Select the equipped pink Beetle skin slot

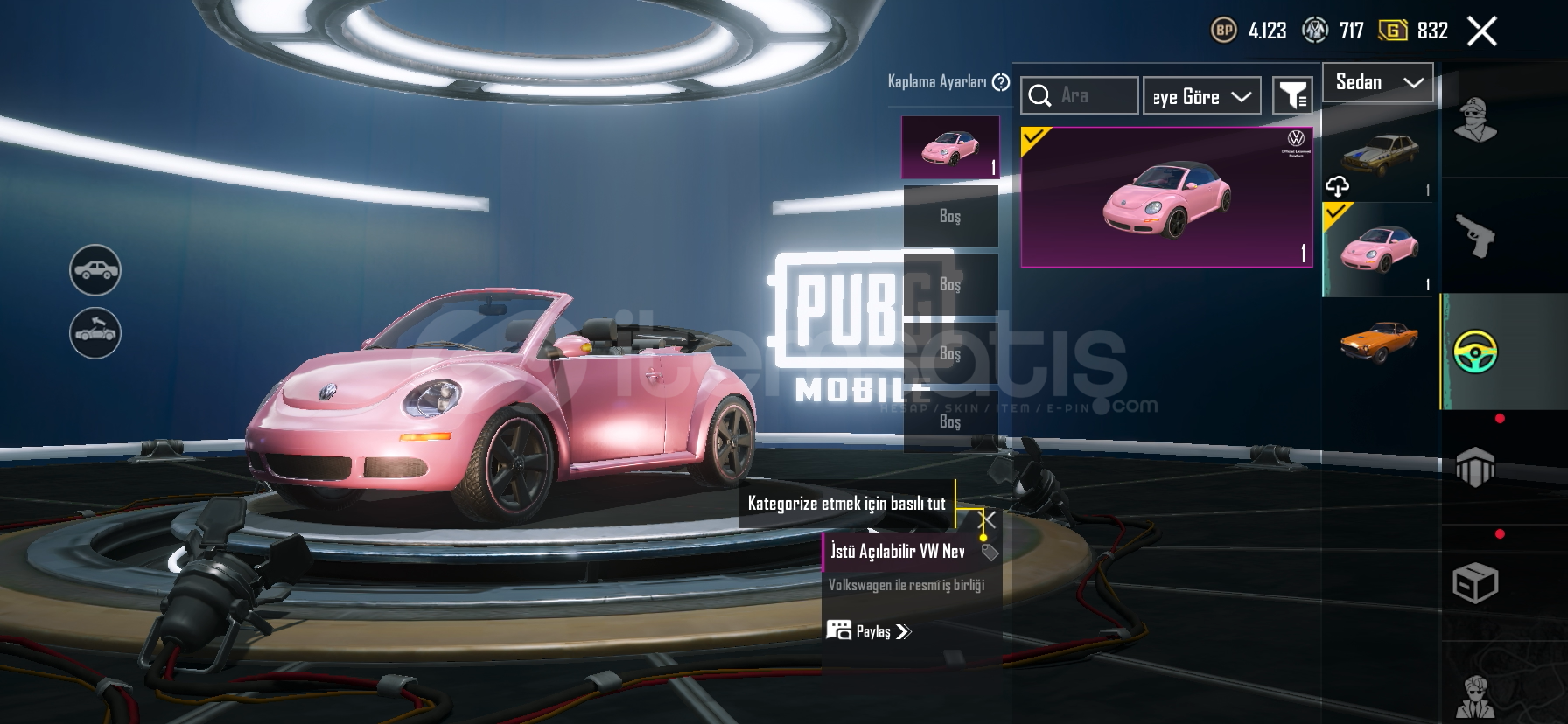click(x=950, y=148)
